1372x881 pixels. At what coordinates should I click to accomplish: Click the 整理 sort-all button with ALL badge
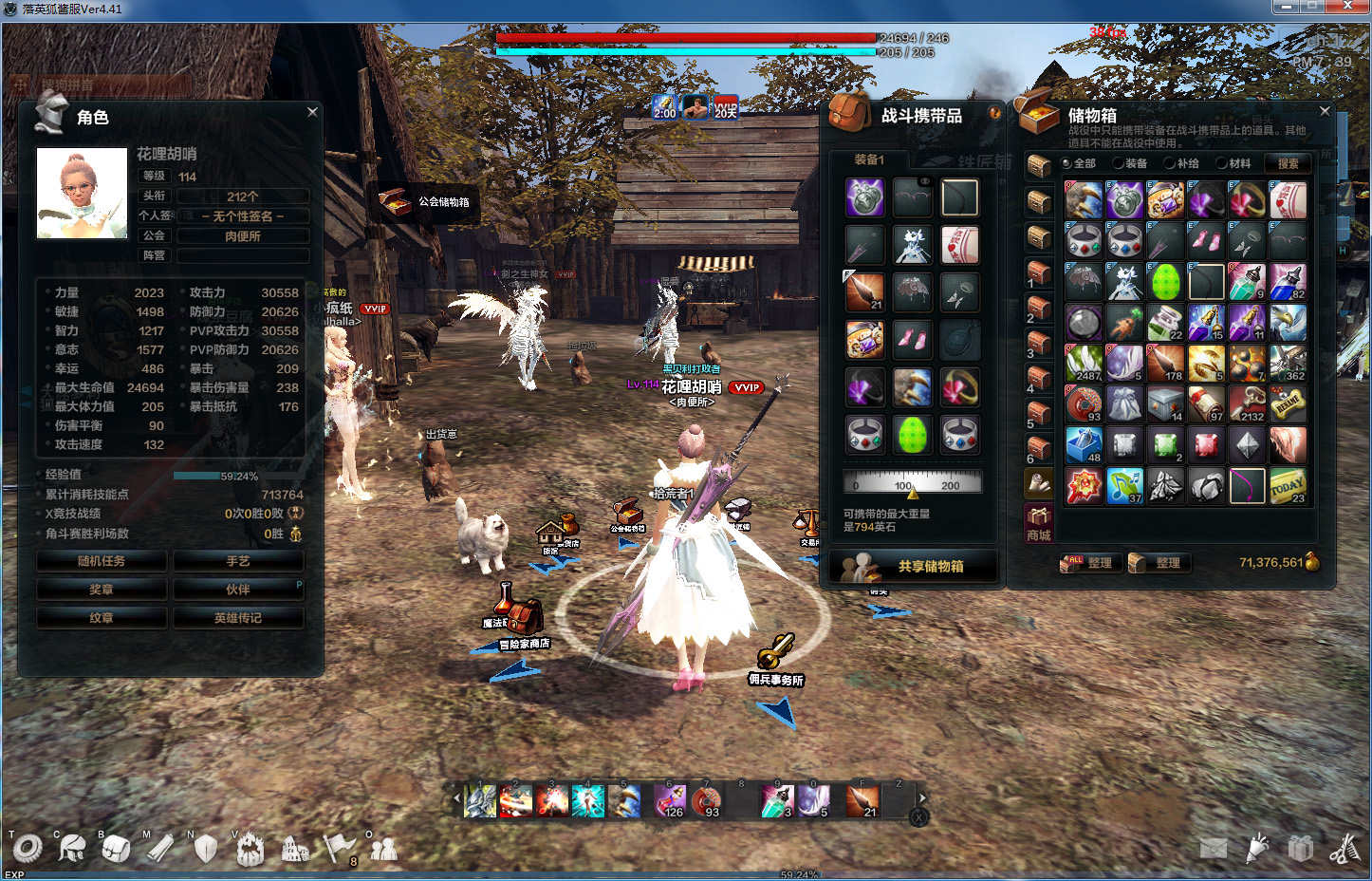point(1090,563)
